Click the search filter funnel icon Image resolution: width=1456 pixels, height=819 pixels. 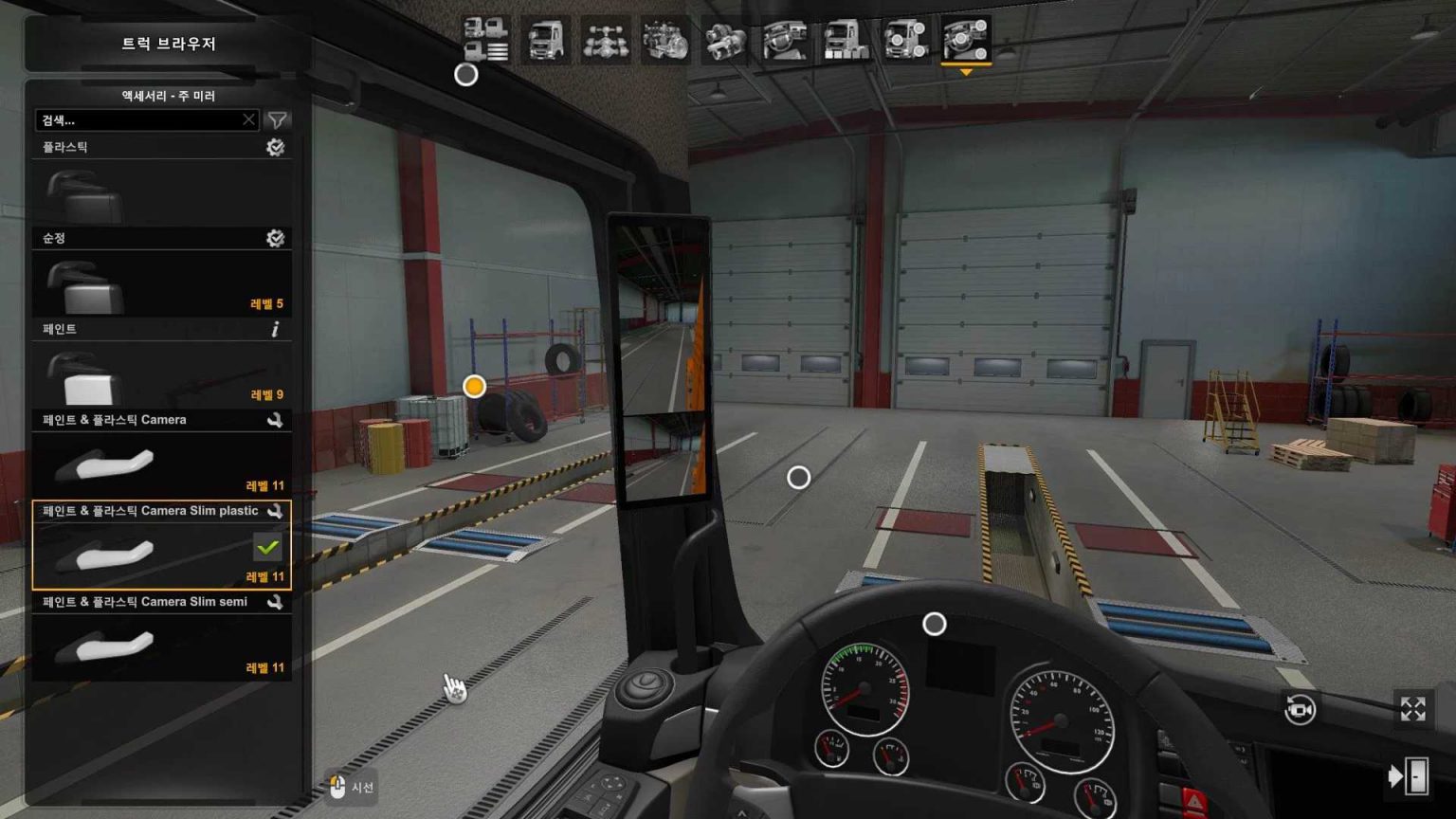[x=276, y=120]
